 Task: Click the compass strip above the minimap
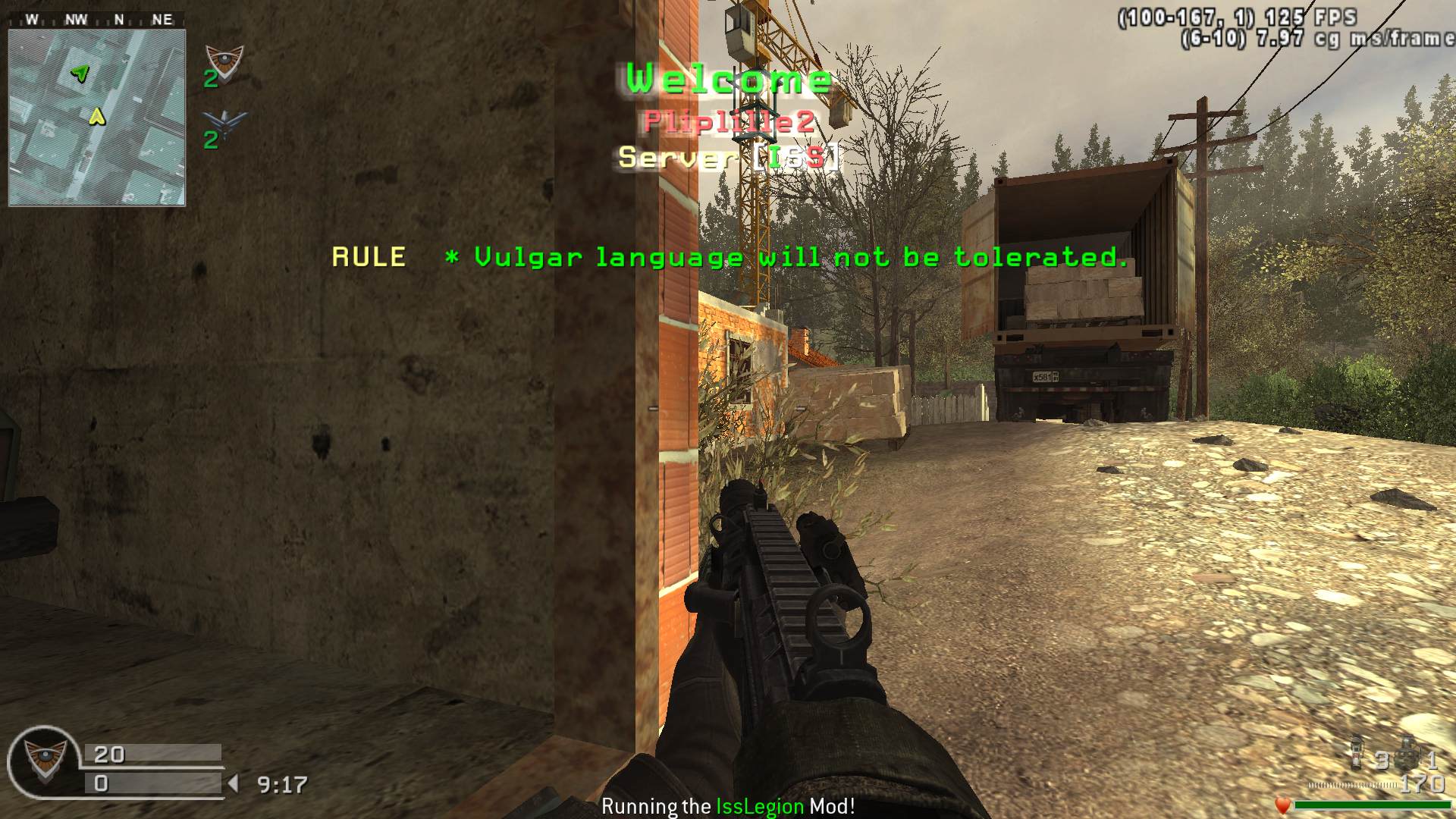[x=96, y=20]
